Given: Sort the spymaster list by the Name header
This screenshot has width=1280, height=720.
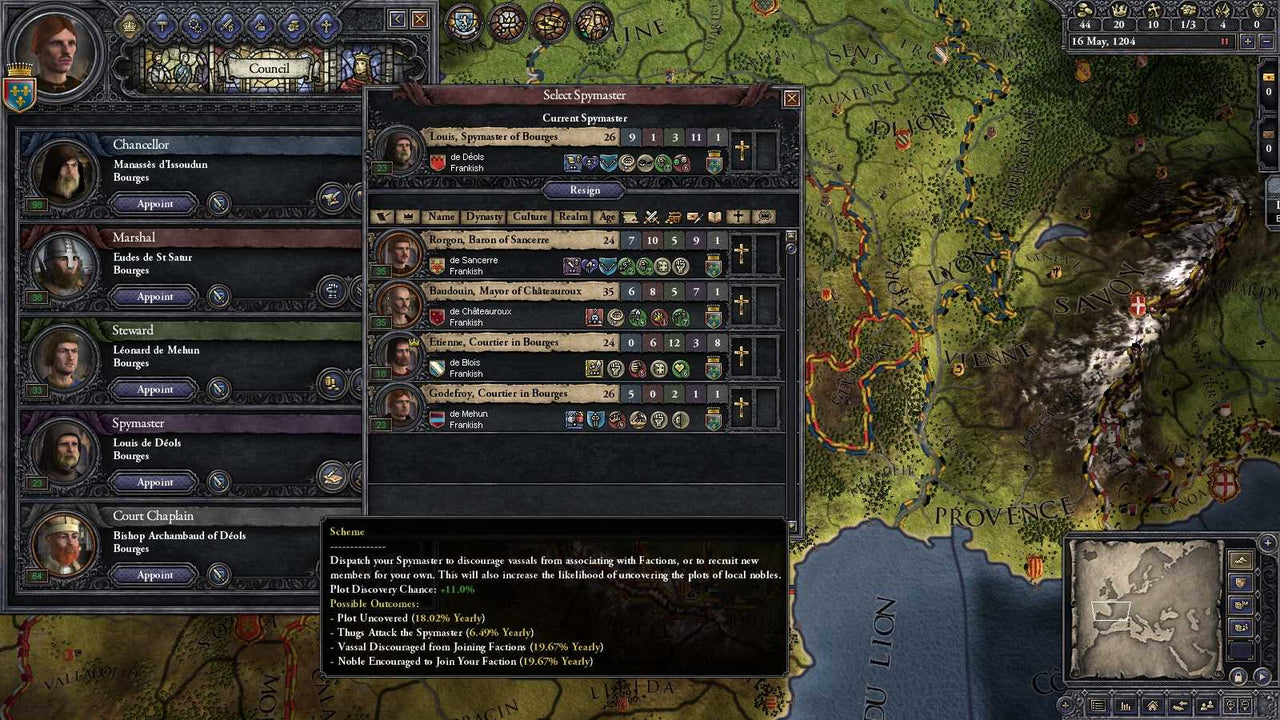Looking at the screenshot, I should click(441, 216).
